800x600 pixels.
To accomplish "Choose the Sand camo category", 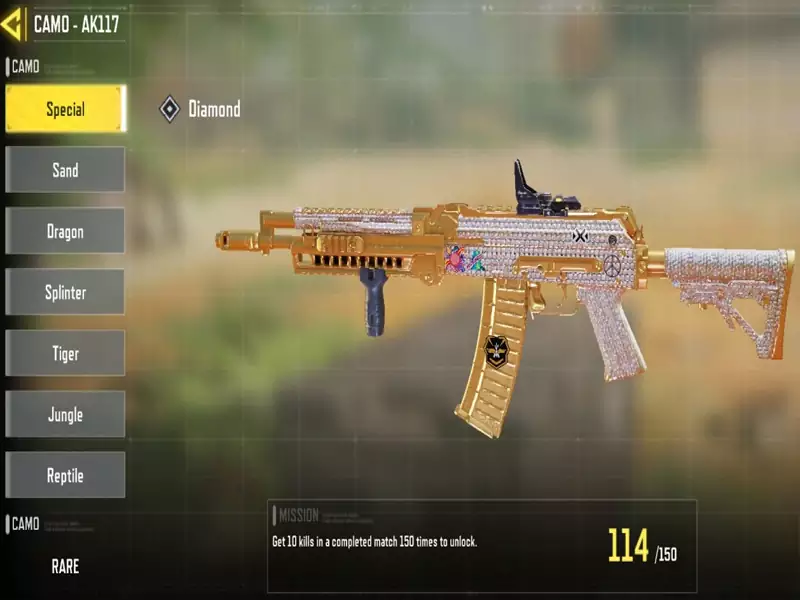I will (x=65, y=170).
